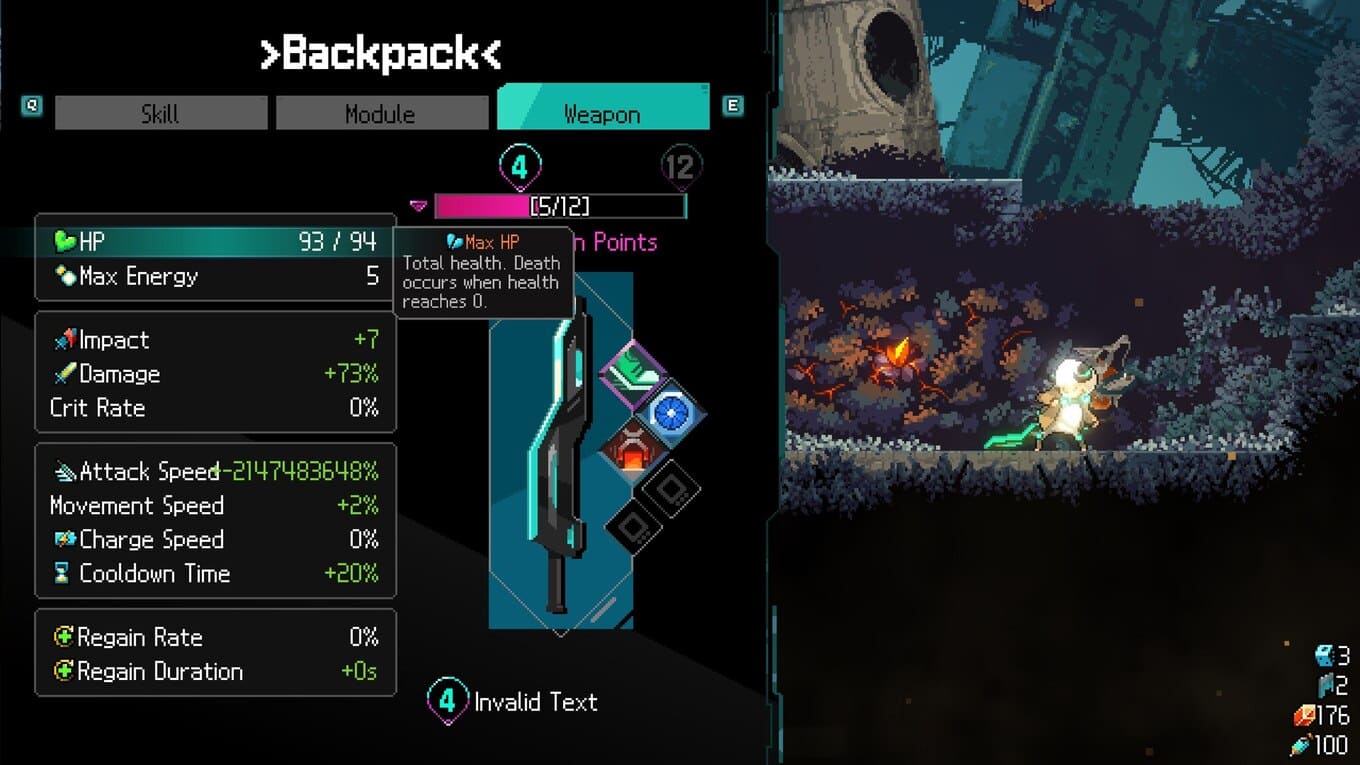Image resolution: width=1360 pixels, height=765 pixels.
Task: Switch to the Skill tab
Action: click(x=161, y=113)
